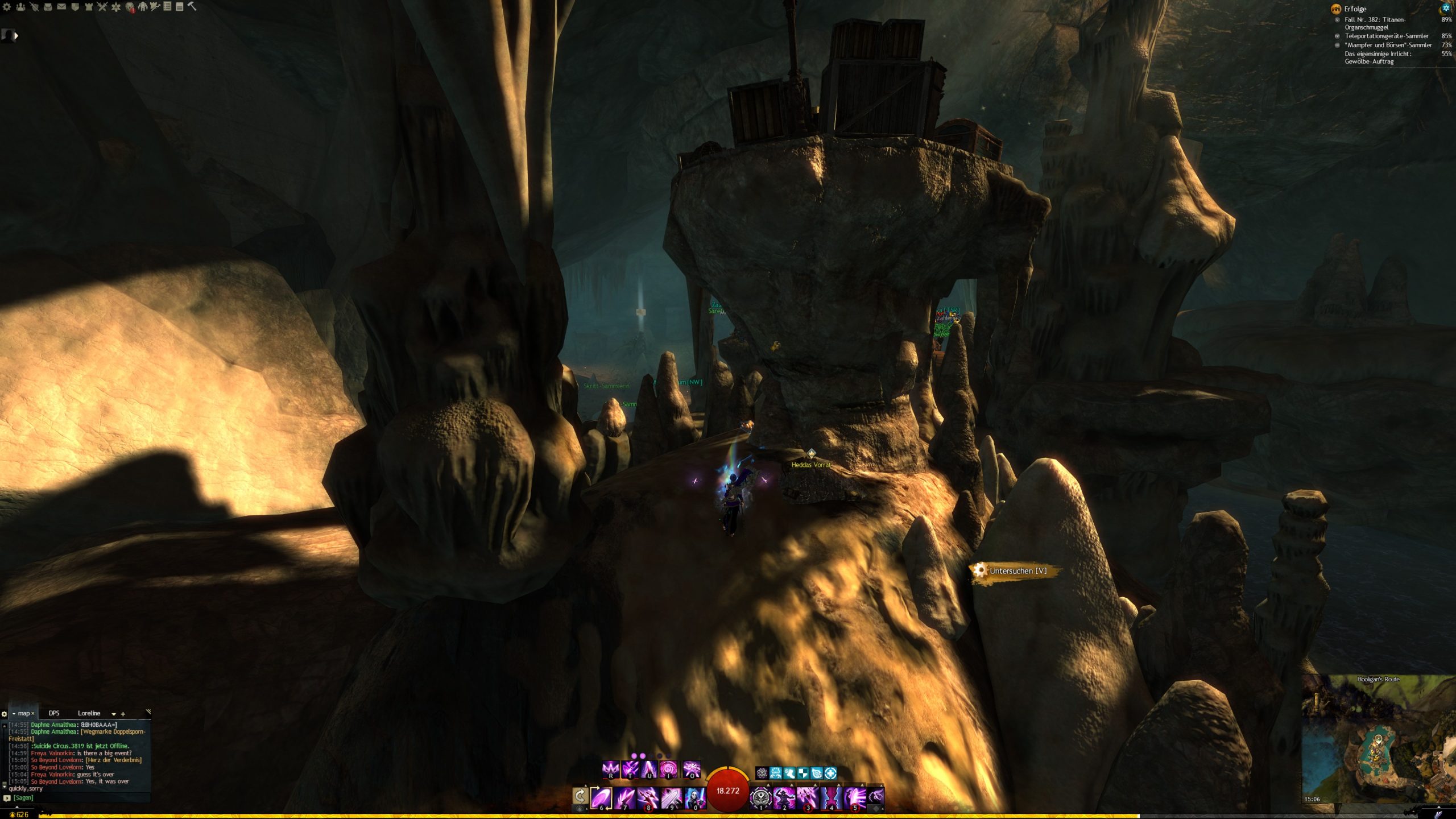Switch to the Loreline chat tab
The height and width of the screenshot is (819, 1456).
pyautogui.click(x=89, y=713)
